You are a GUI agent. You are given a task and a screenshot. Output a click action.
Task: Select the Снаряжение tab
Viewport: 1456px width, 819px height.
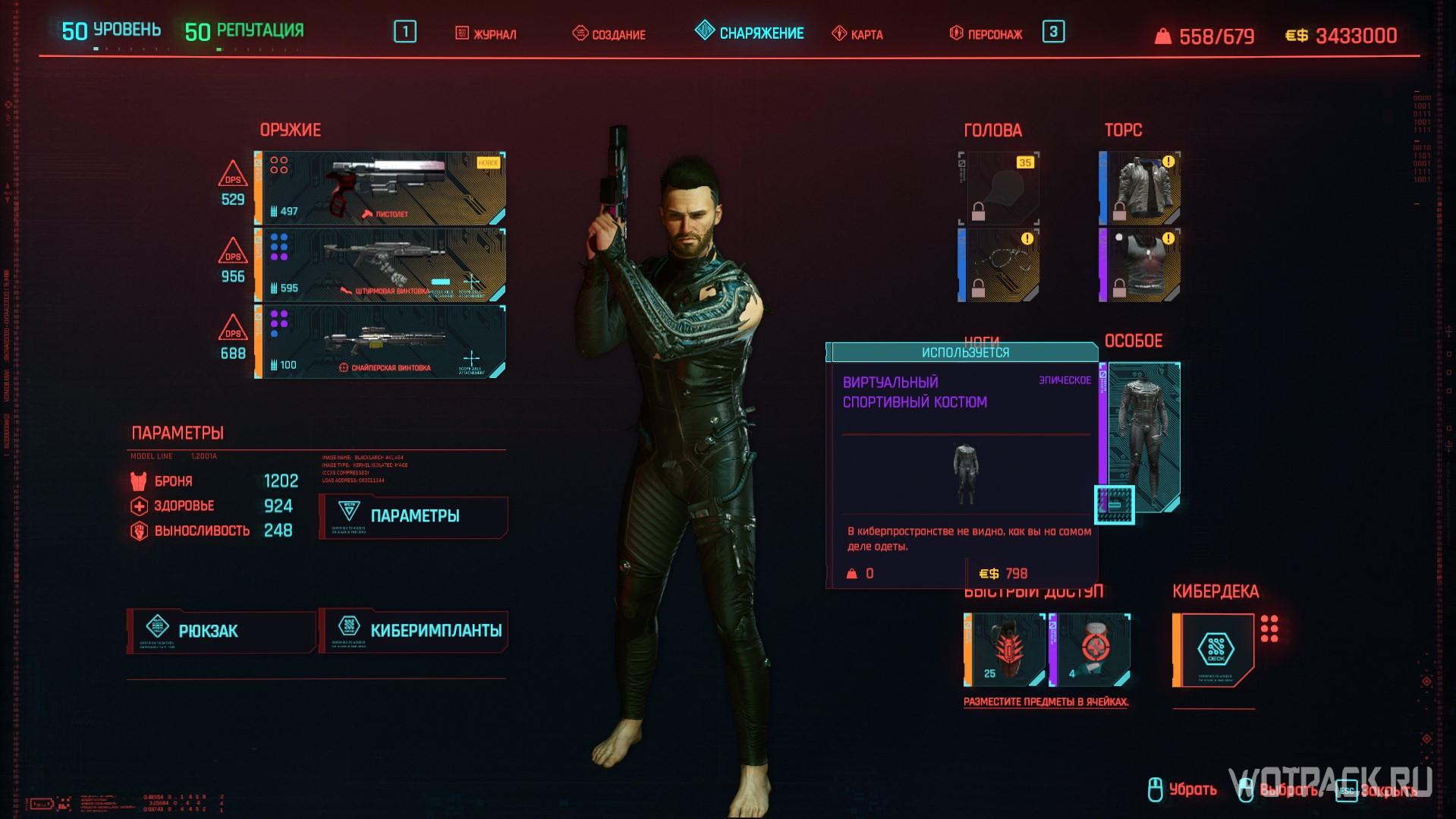750,33
